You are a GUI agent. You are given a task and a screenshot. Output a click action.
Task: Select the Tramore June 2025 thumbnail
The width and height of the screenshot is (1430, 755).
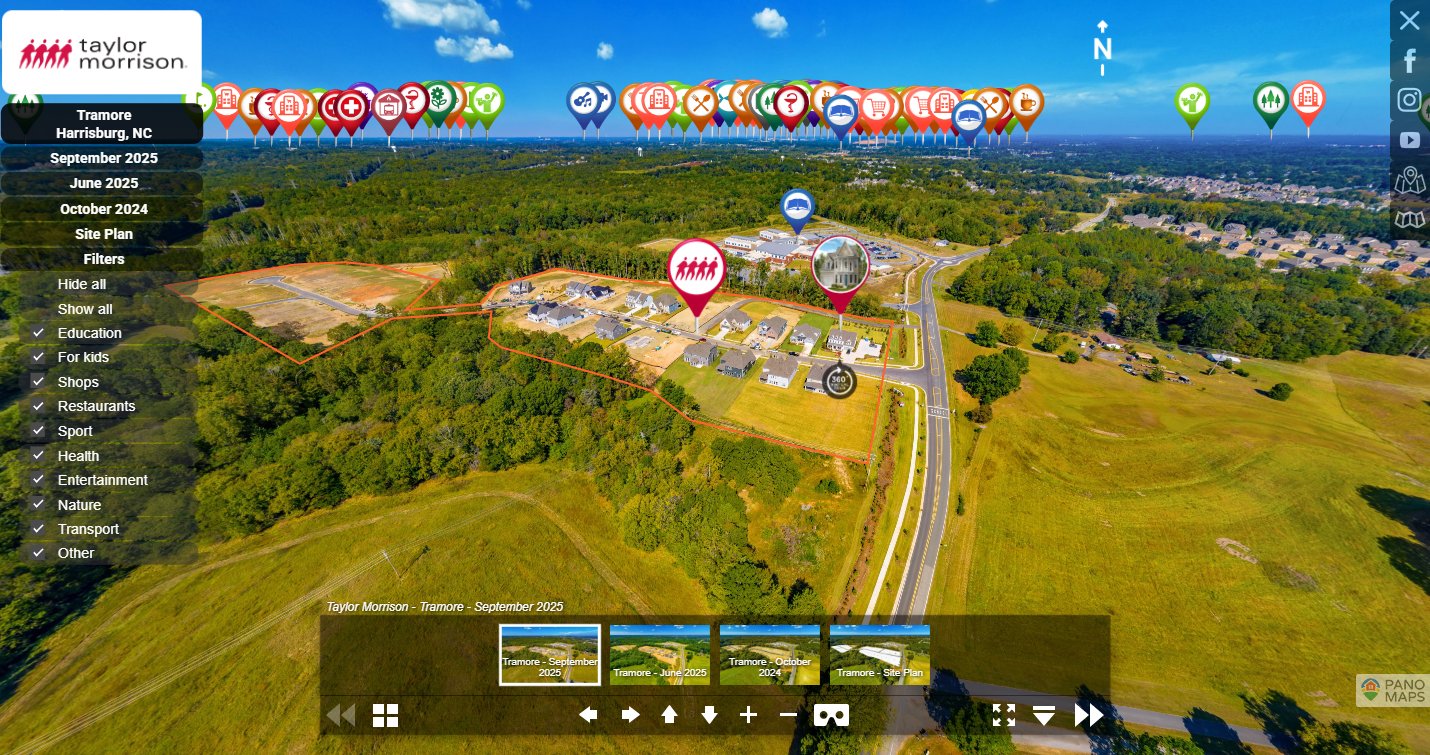point(660,655)
